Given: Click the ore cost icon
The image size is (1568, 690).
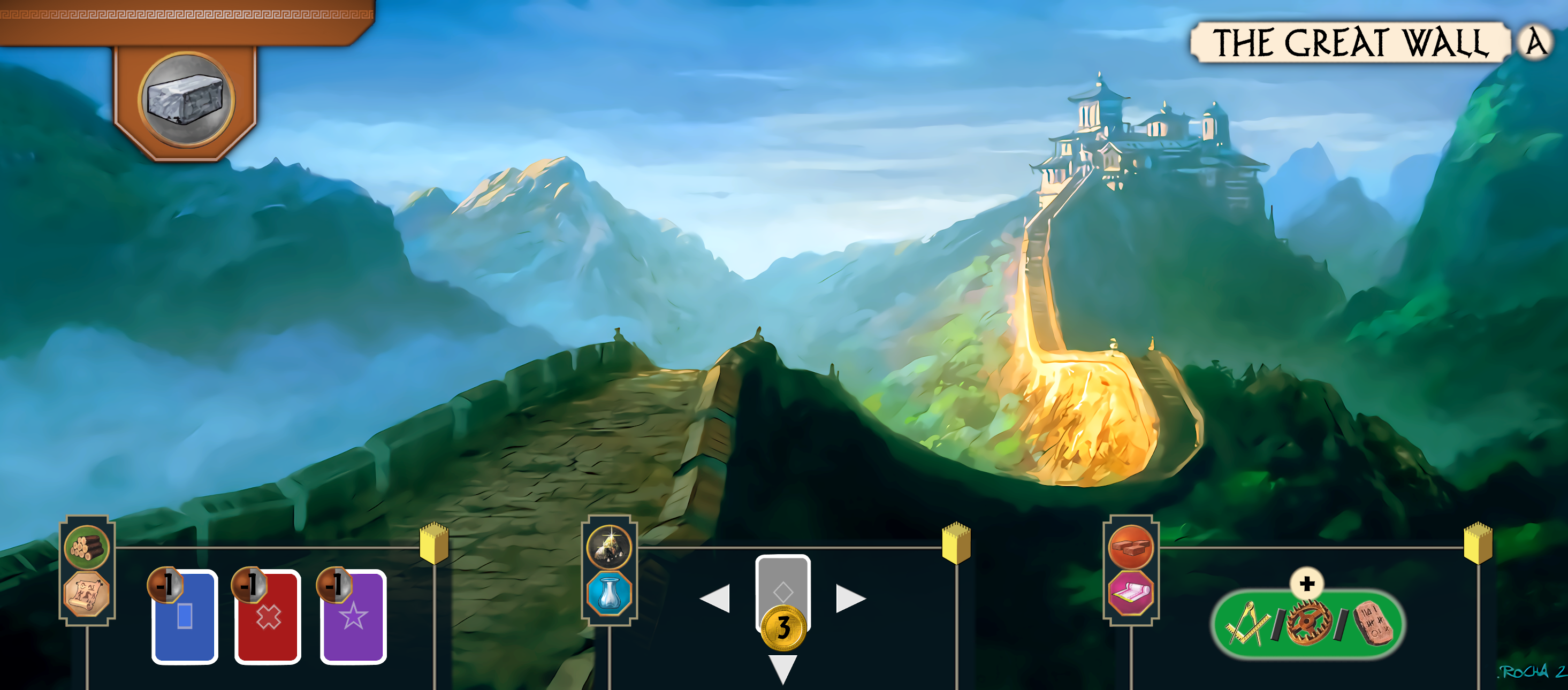Looking at the screenshot, I should [608, 547].
